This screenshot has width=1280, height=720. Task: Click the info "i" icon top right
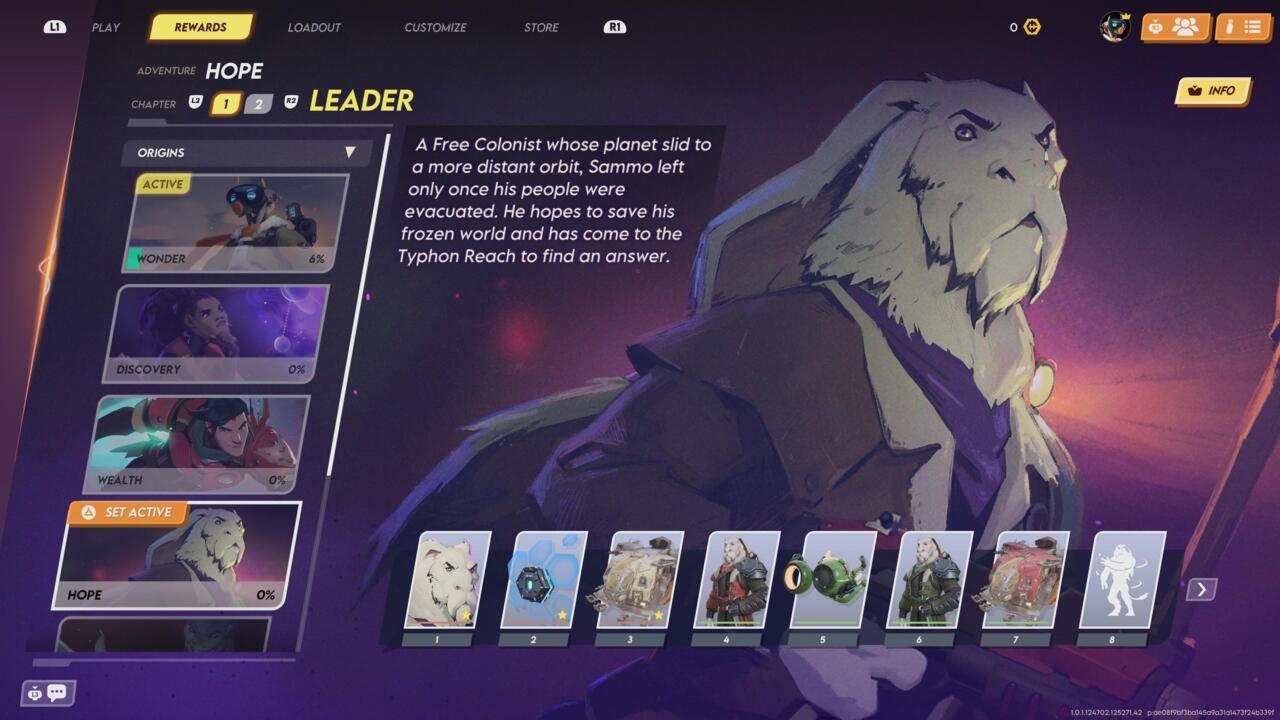1228,26
